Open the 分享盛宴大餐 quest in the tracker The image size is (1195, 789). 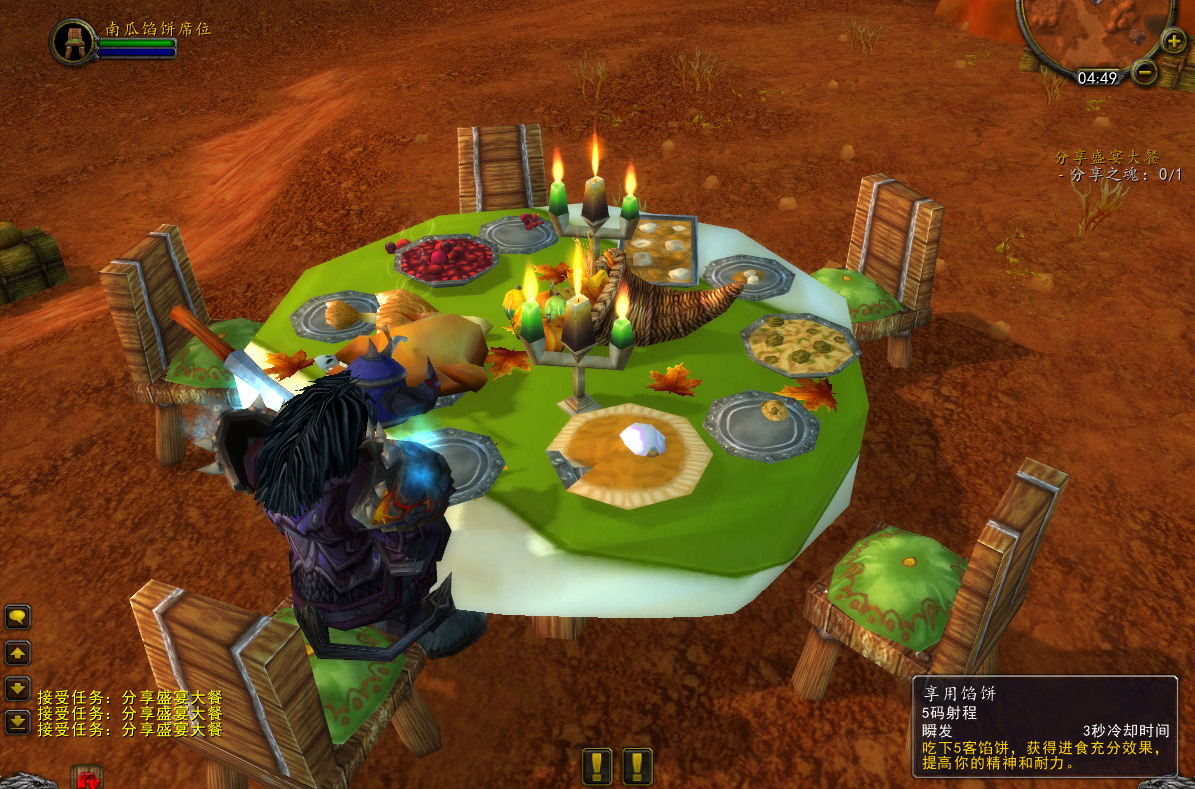pos(1106,157)
